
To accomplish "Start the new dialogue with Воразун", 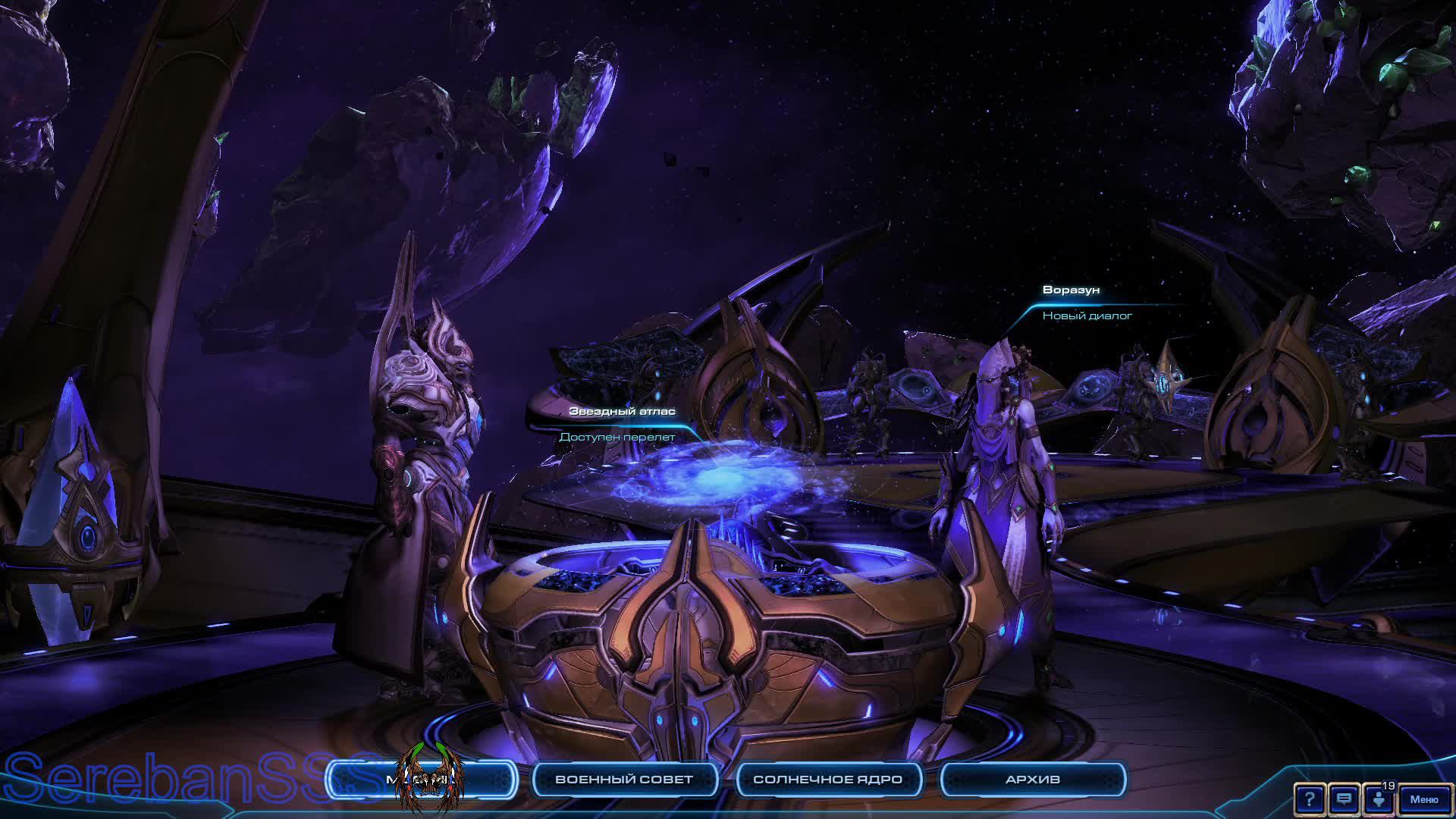I will (1086, 303).
